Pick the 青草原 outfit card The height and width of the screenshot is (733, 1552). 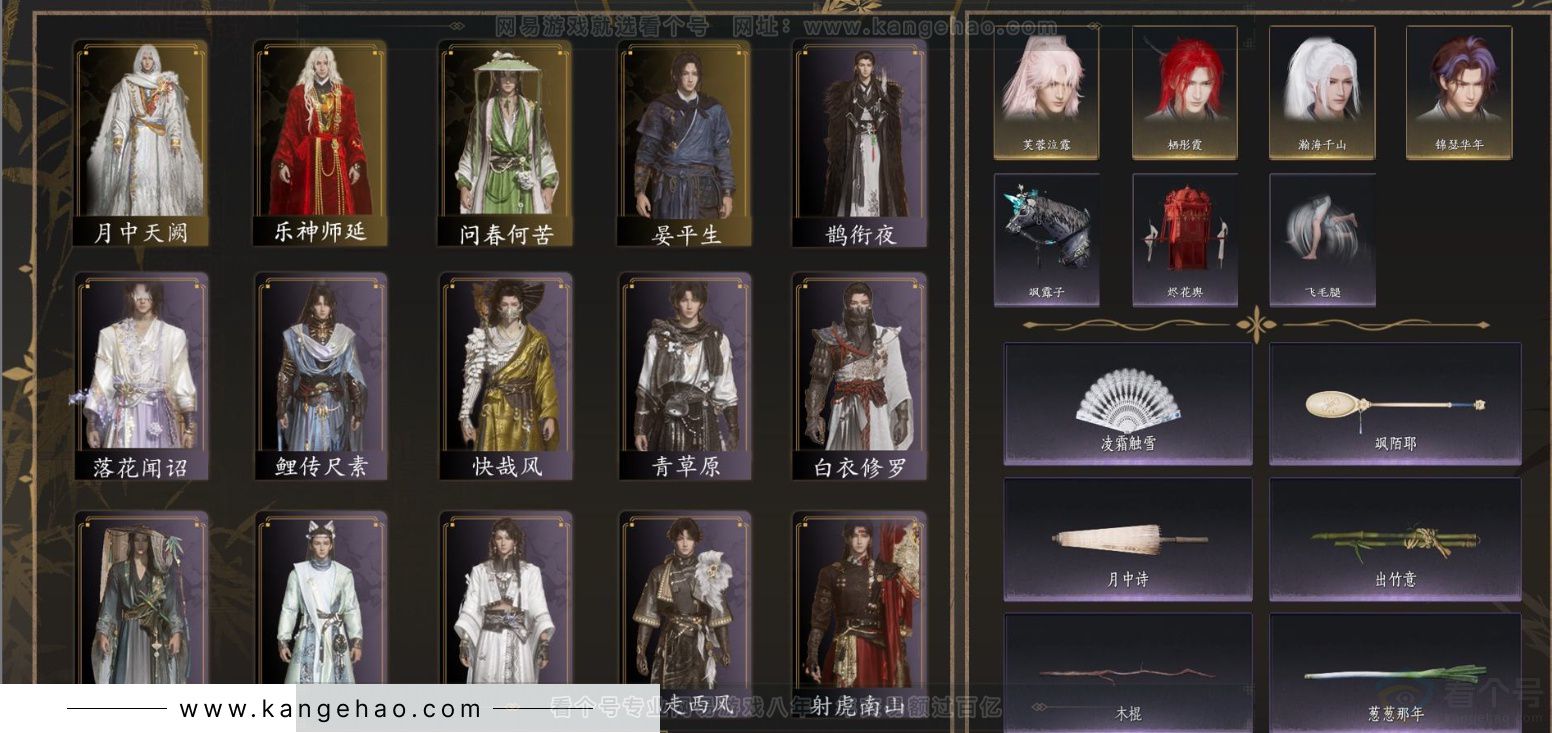[684, 375]
